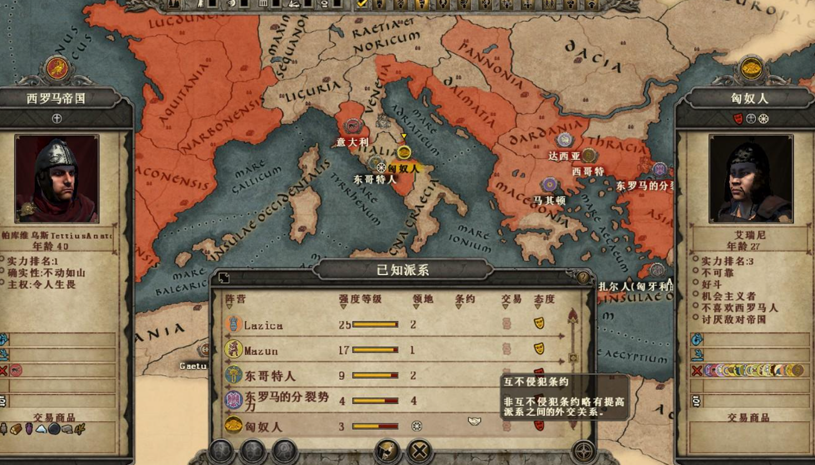Click the 西罗马帝国 leader portrait
Viewport: 815px width, 465px height.
[57, 180]
